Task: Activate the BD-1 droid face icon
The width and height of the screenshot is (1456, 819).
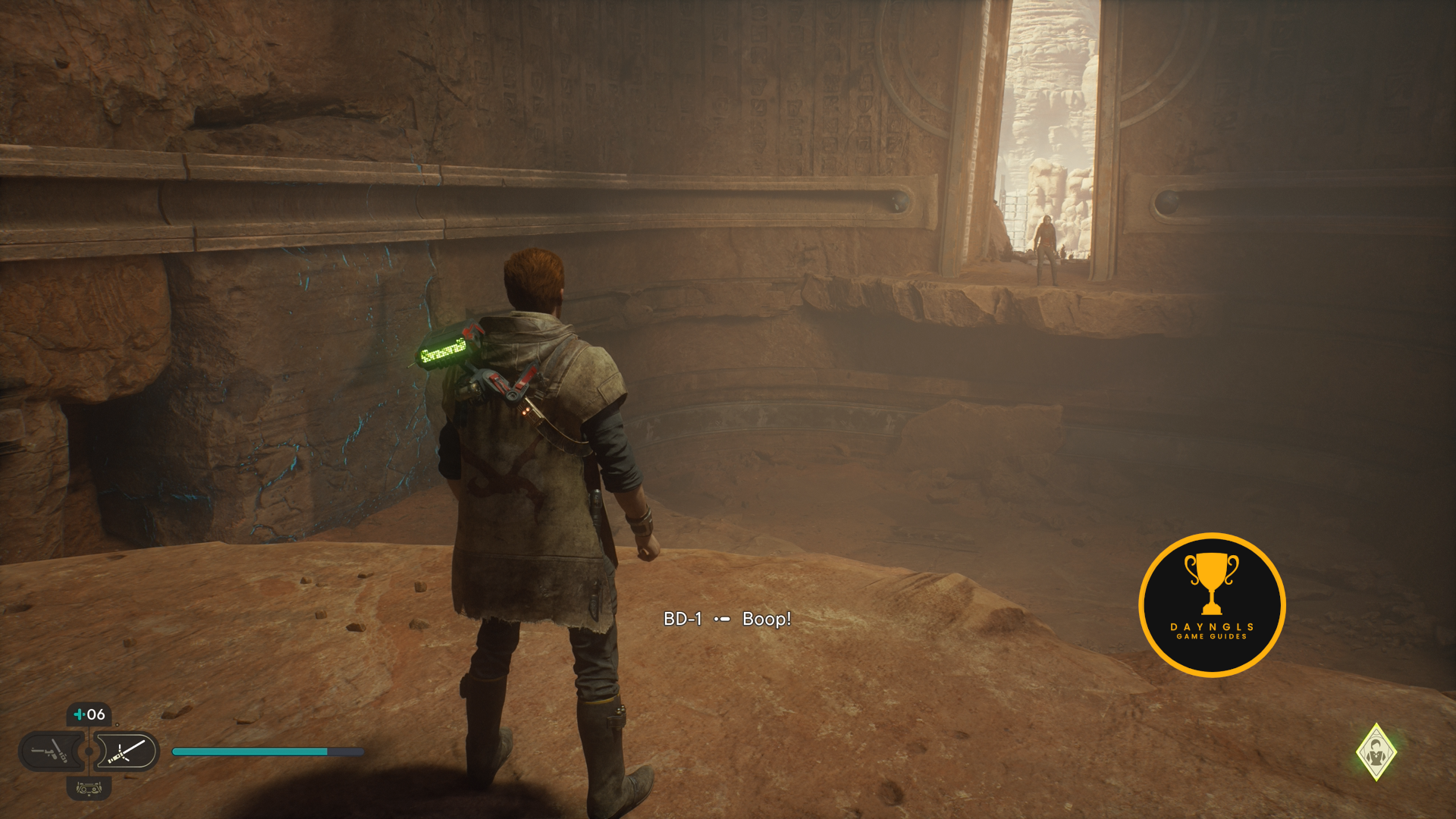Action: click(x=89, y=789)
